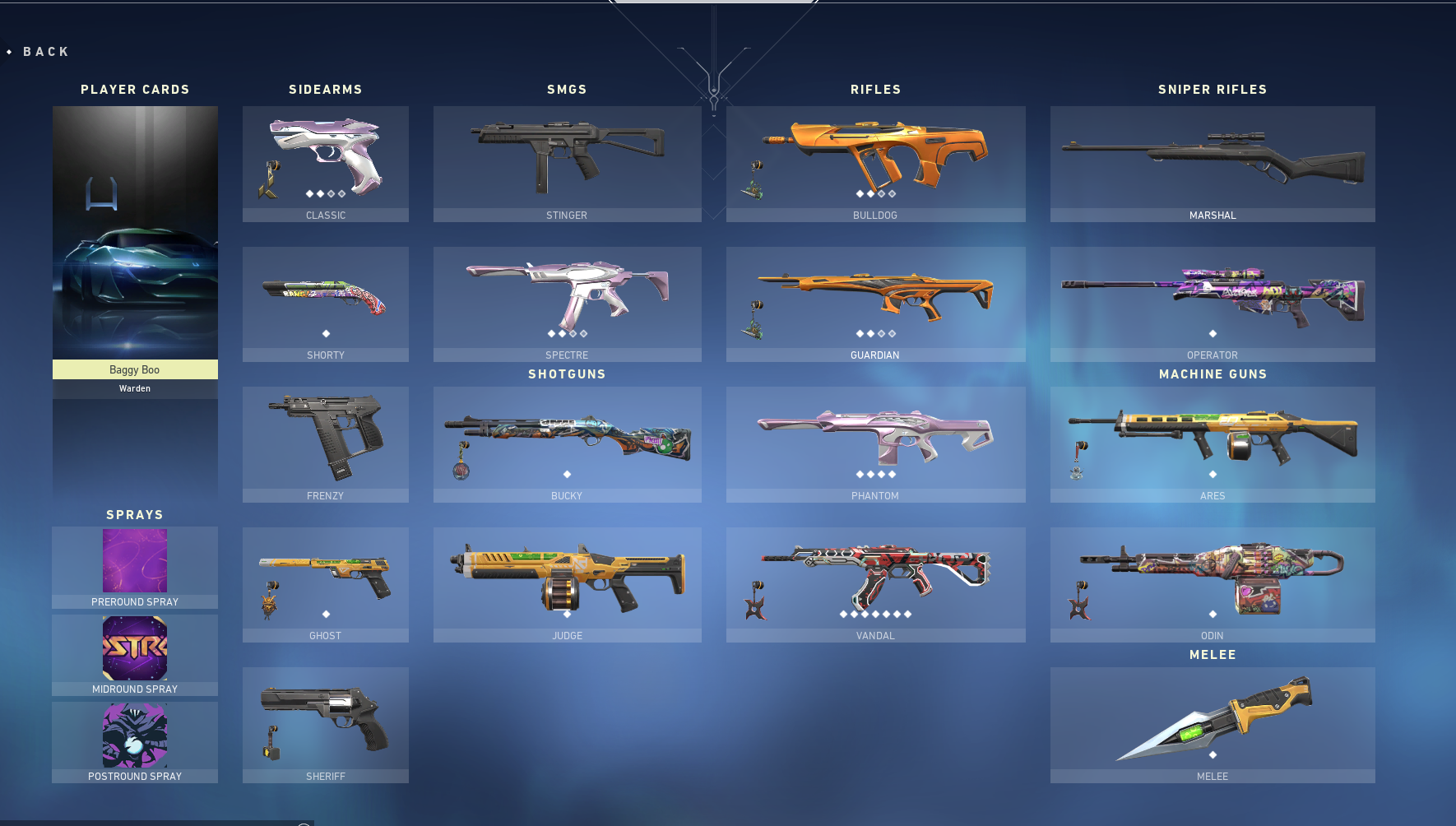The height and width of the screenshot is (826, 1456).
Task: Select the Phantom rifle slot
Action: tap(875, 444)
